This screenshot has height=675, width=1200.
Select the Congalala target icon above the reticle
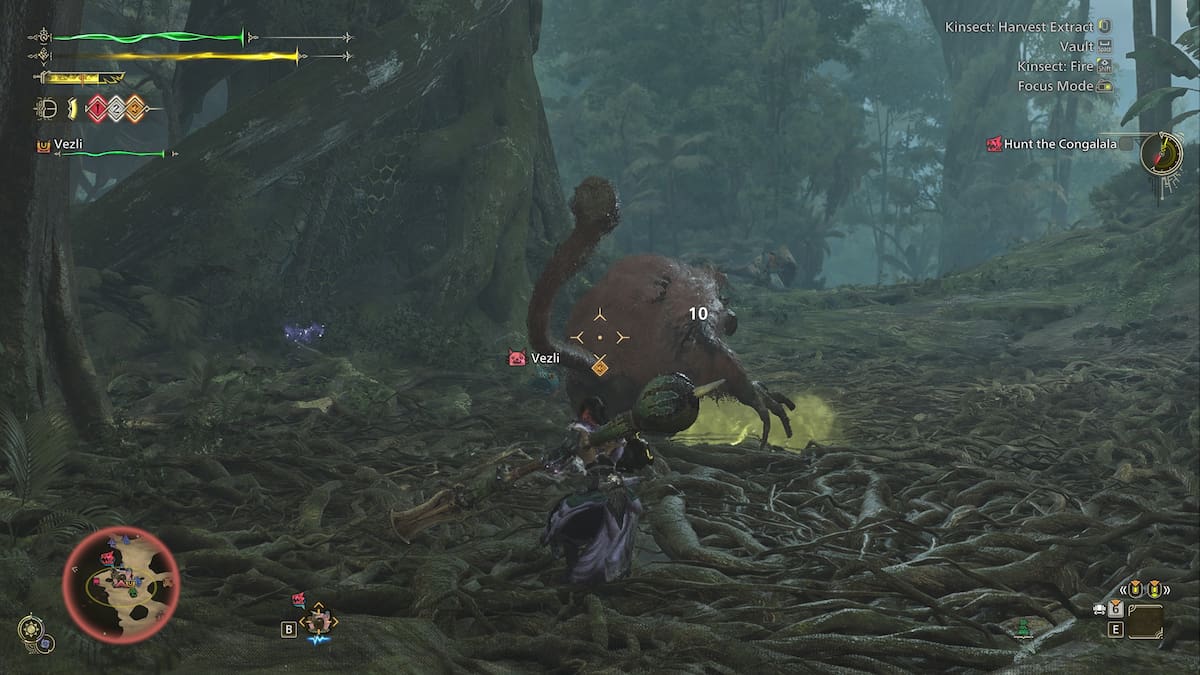click(599, 367)
